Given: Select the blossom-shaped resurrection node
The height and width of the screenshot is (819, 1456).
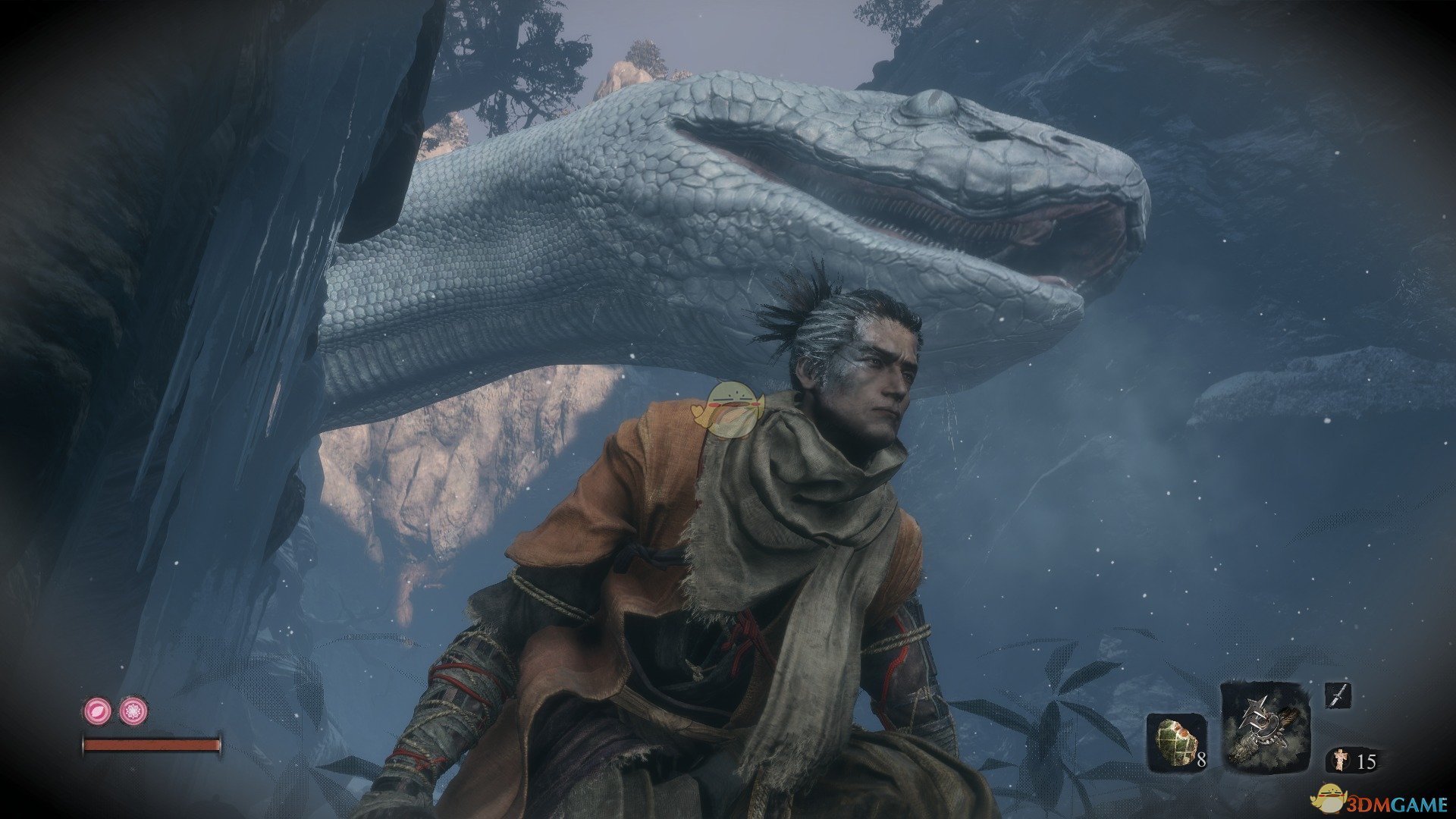Looking at the screenshot, I should (x=134, y=711).
